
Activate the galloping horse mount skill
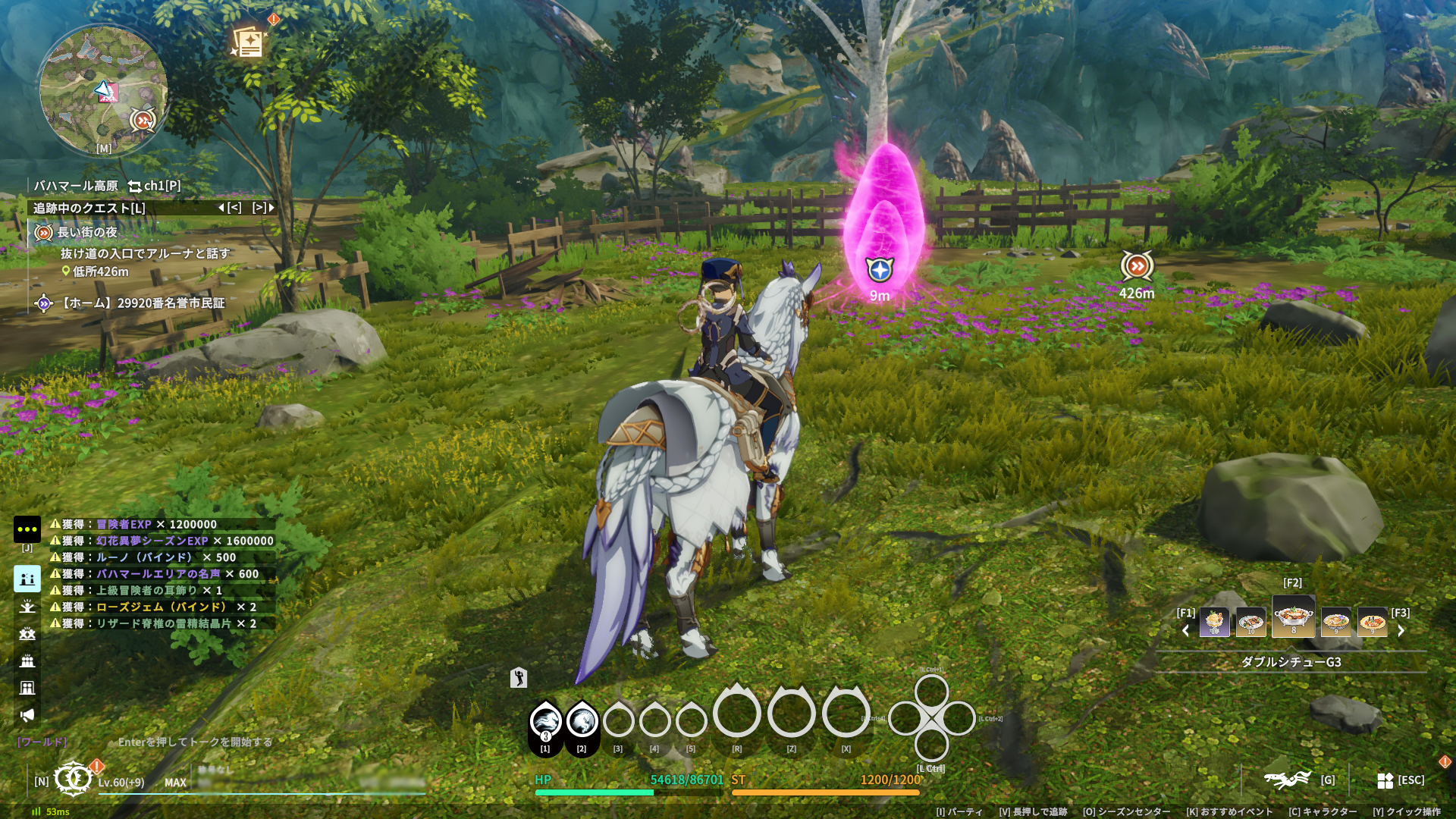tap(545, 721)
